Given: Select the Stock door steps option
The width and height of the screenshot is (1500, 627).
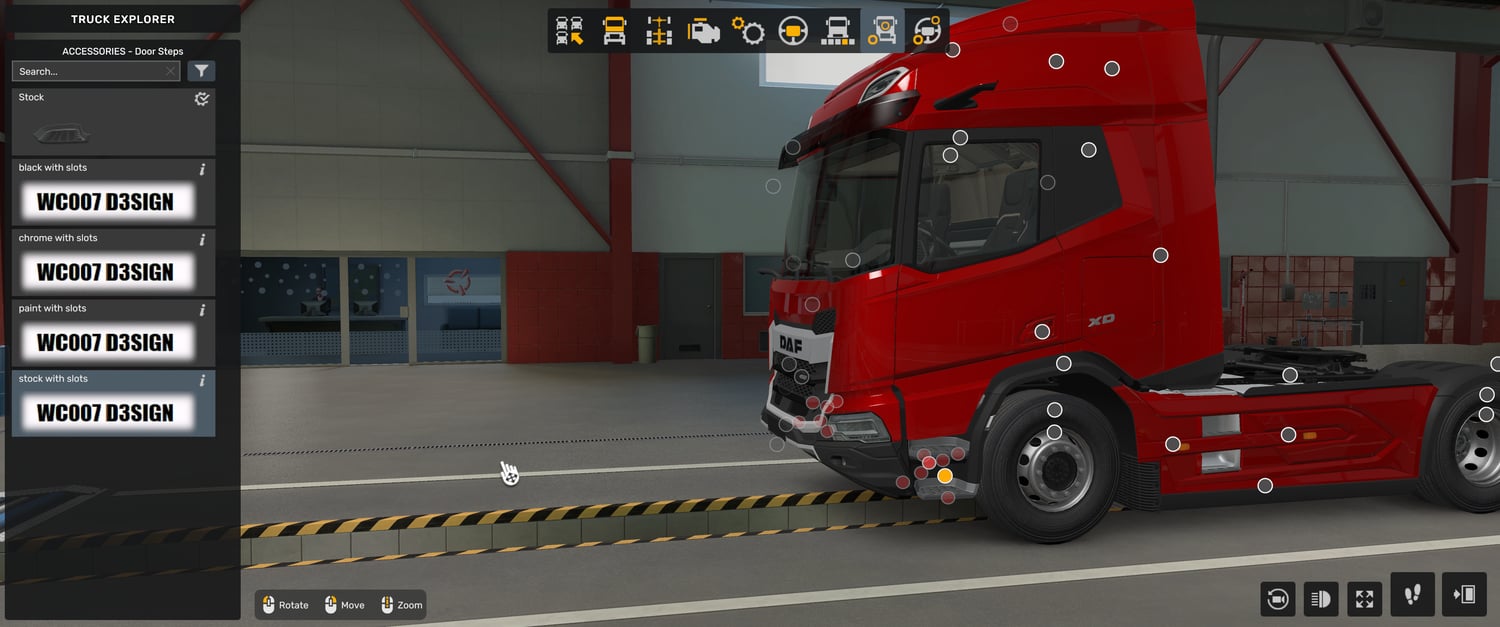Looking at the screenshot, I should (x=113, y=123).
